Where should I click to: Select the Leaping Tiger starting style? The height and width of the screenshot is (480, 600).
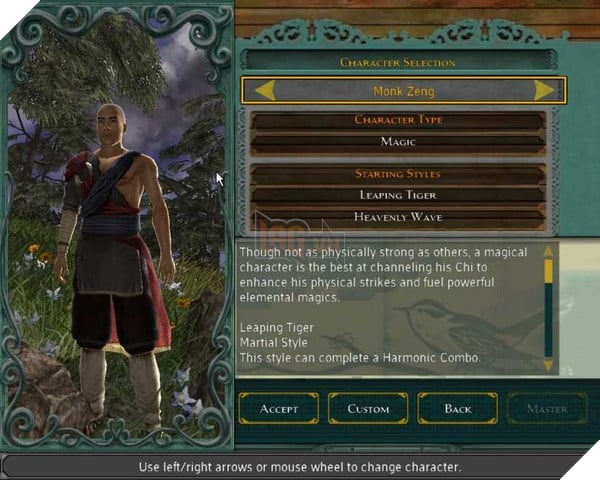point(399,195)
